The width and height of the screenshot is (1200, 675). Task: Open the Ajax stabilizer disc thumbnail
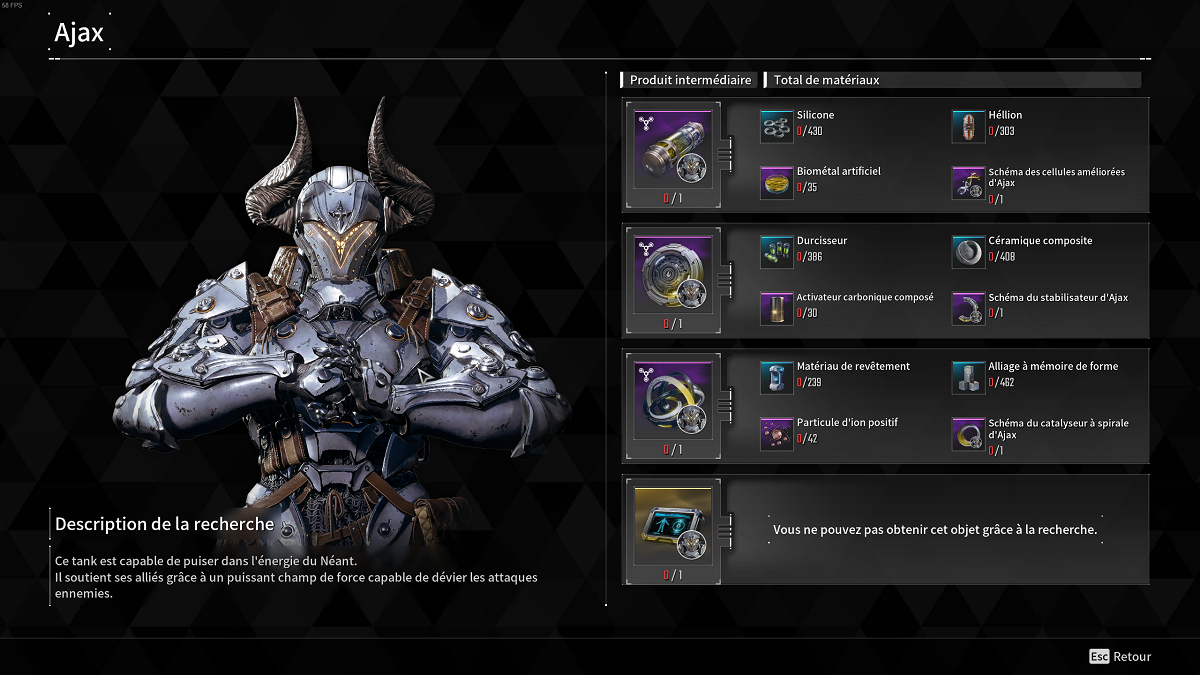click(673, 273)
